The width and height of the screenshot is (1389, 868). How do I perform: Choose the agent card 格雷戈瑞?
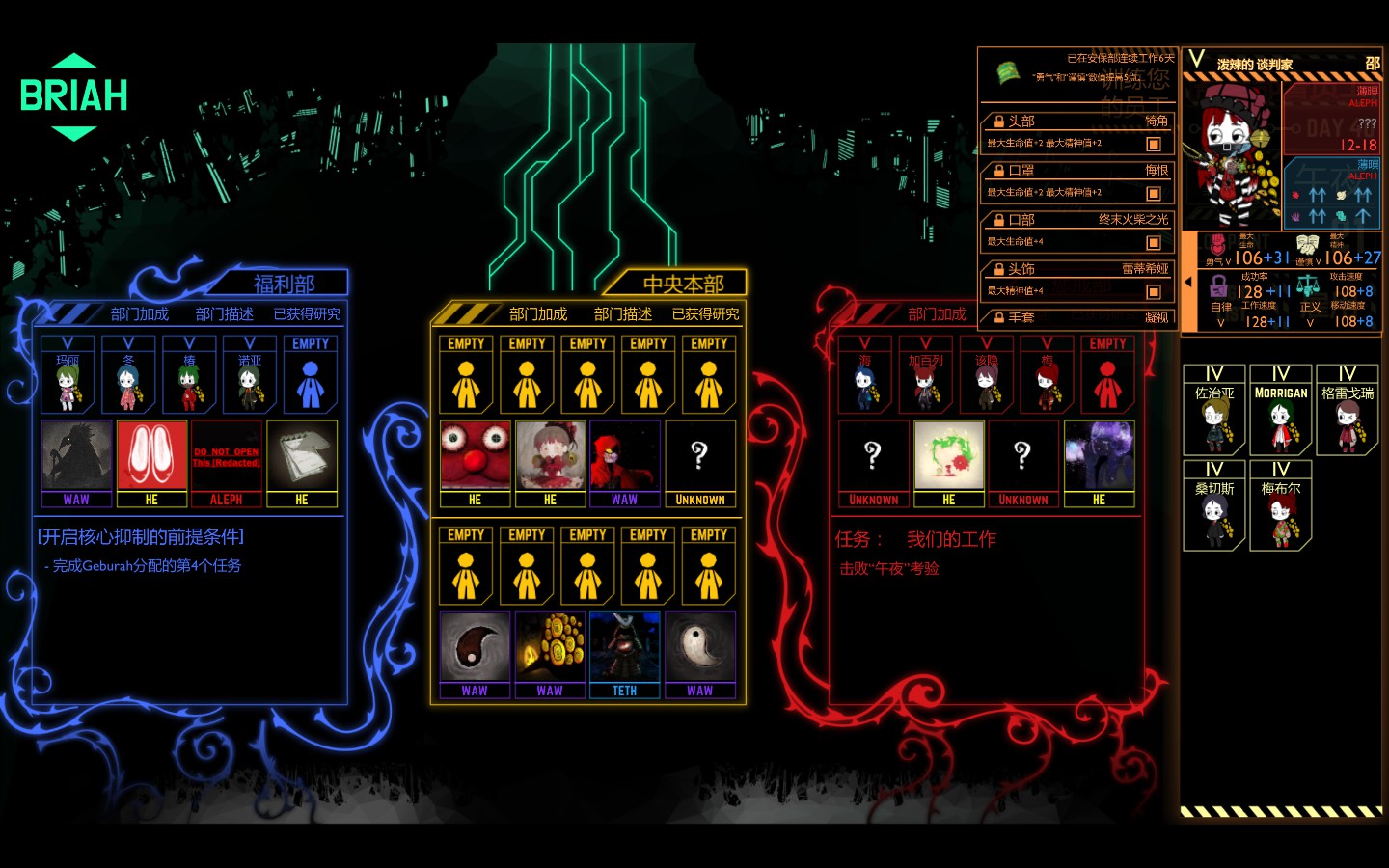tap(1347, 410)
